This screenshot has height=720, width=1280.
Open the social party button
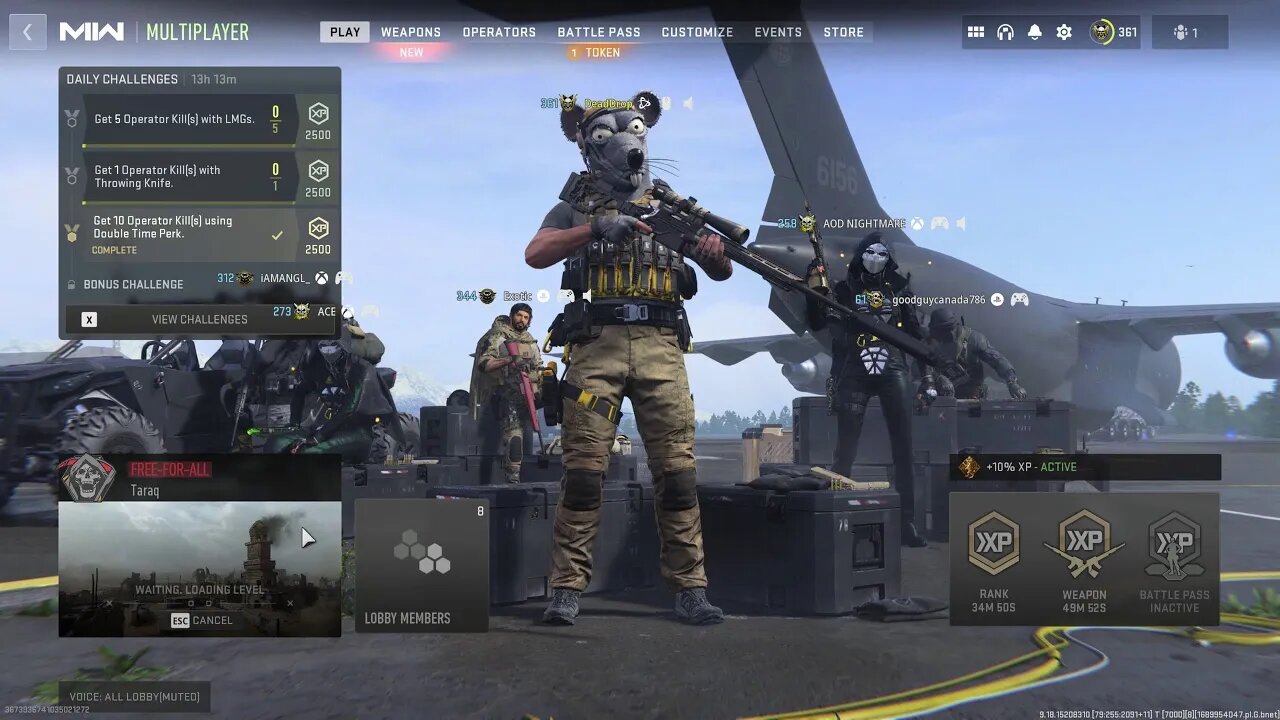(1189, 32)
